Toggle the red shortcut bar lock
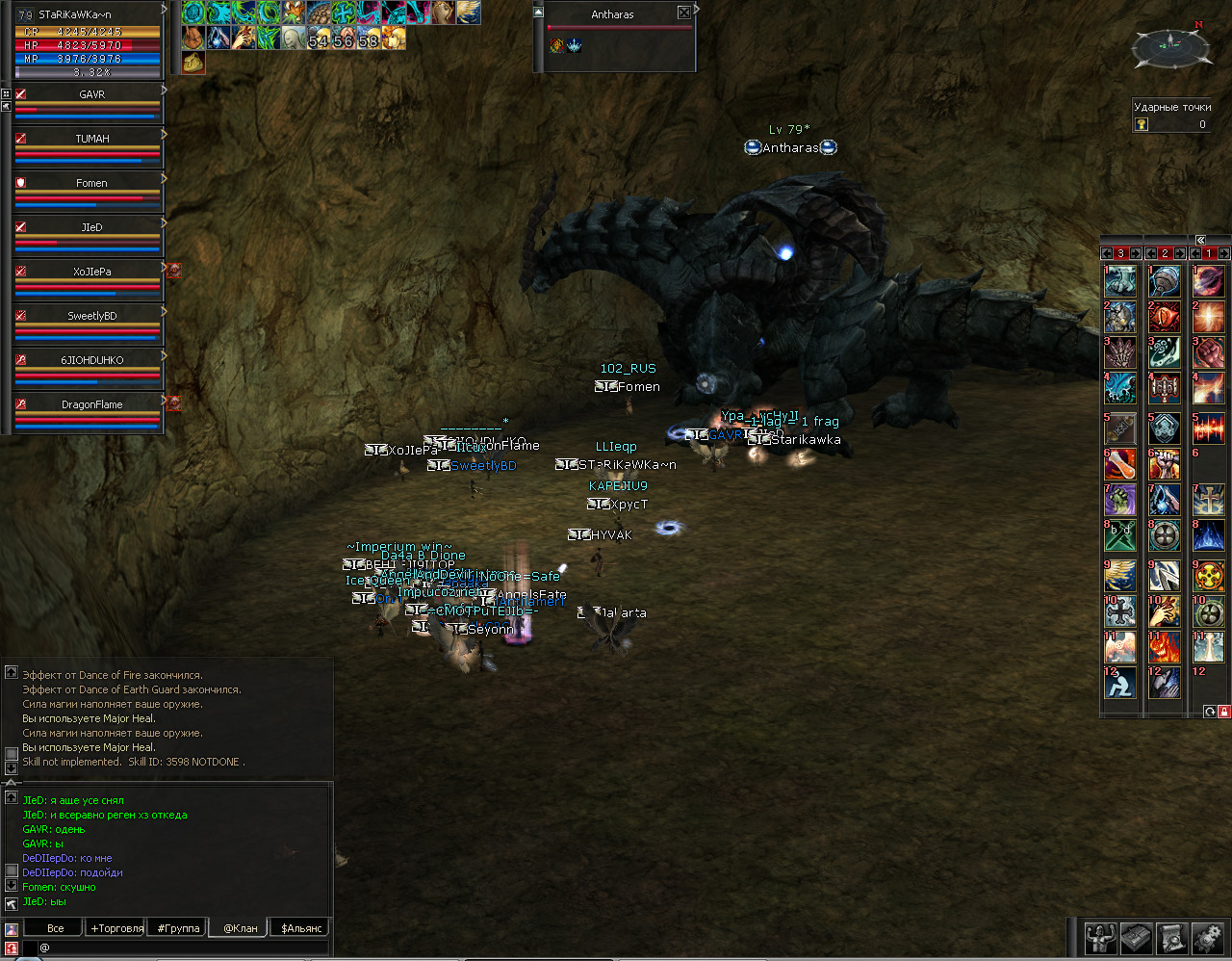 pos(1223,712)
